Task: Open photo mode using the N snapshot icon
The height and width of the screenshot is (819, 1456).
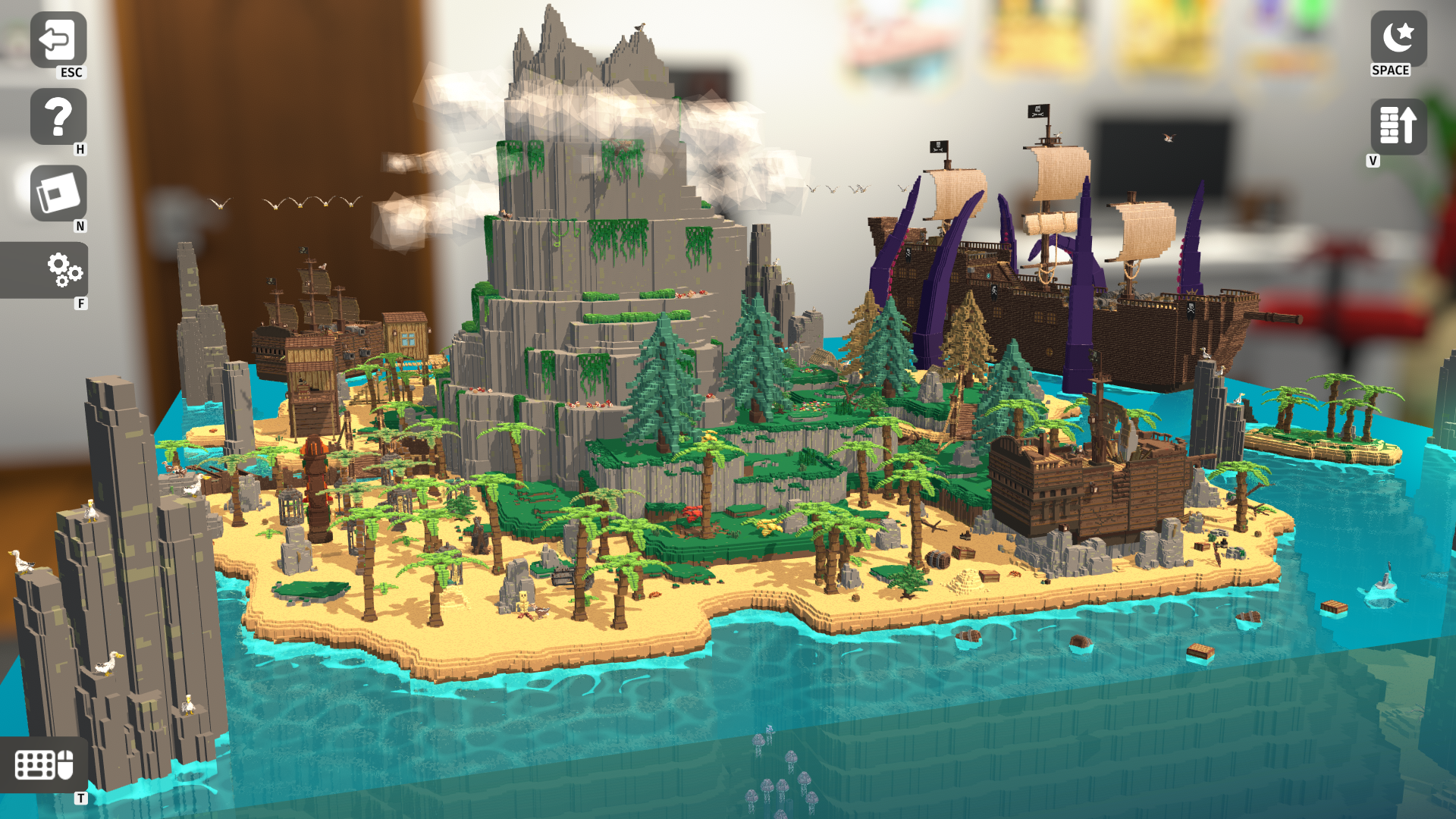Action: click(57, 193)
